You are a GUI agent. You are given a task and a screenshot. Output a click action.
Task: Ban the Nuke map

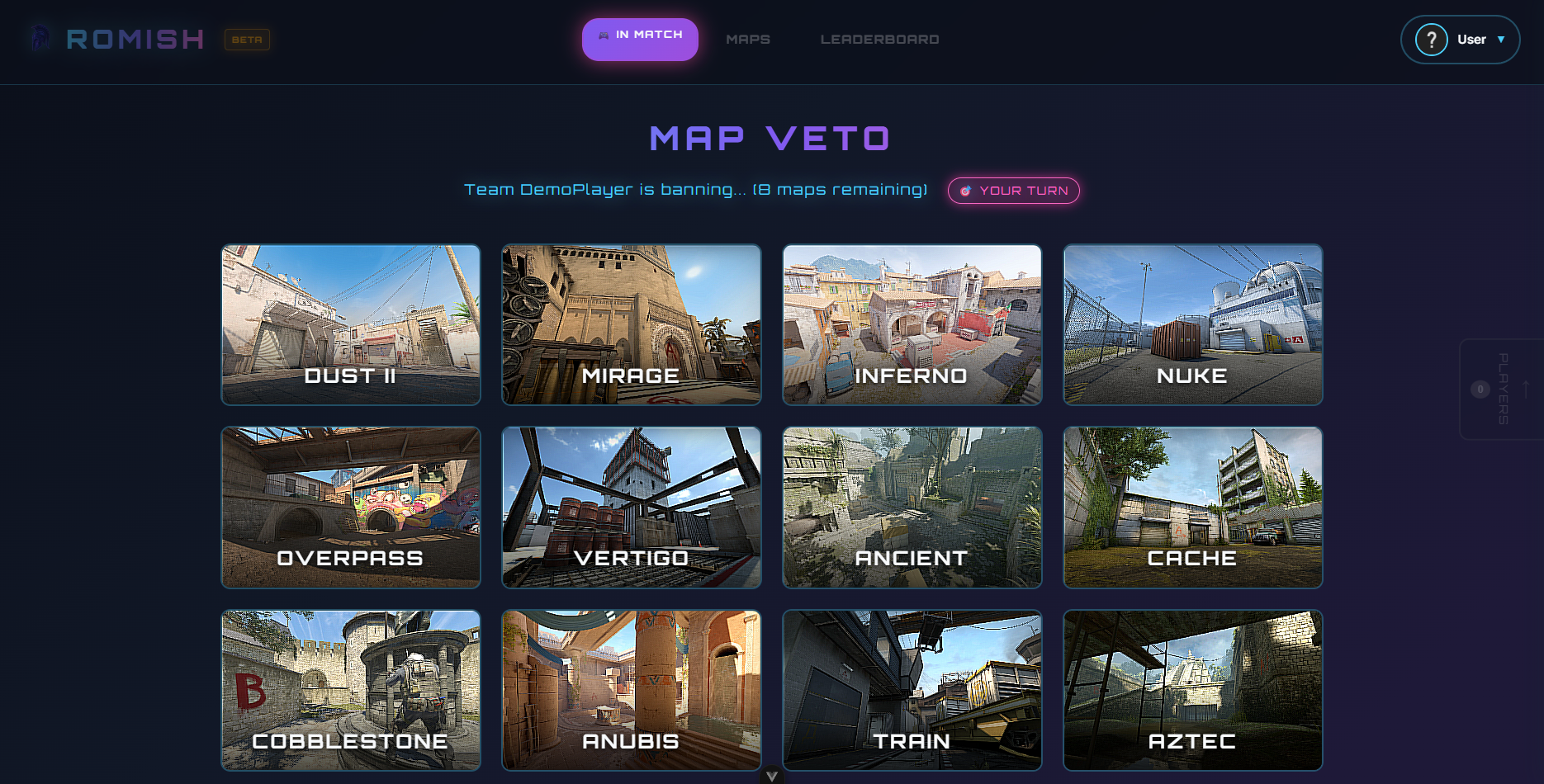tap(1192, 324)
